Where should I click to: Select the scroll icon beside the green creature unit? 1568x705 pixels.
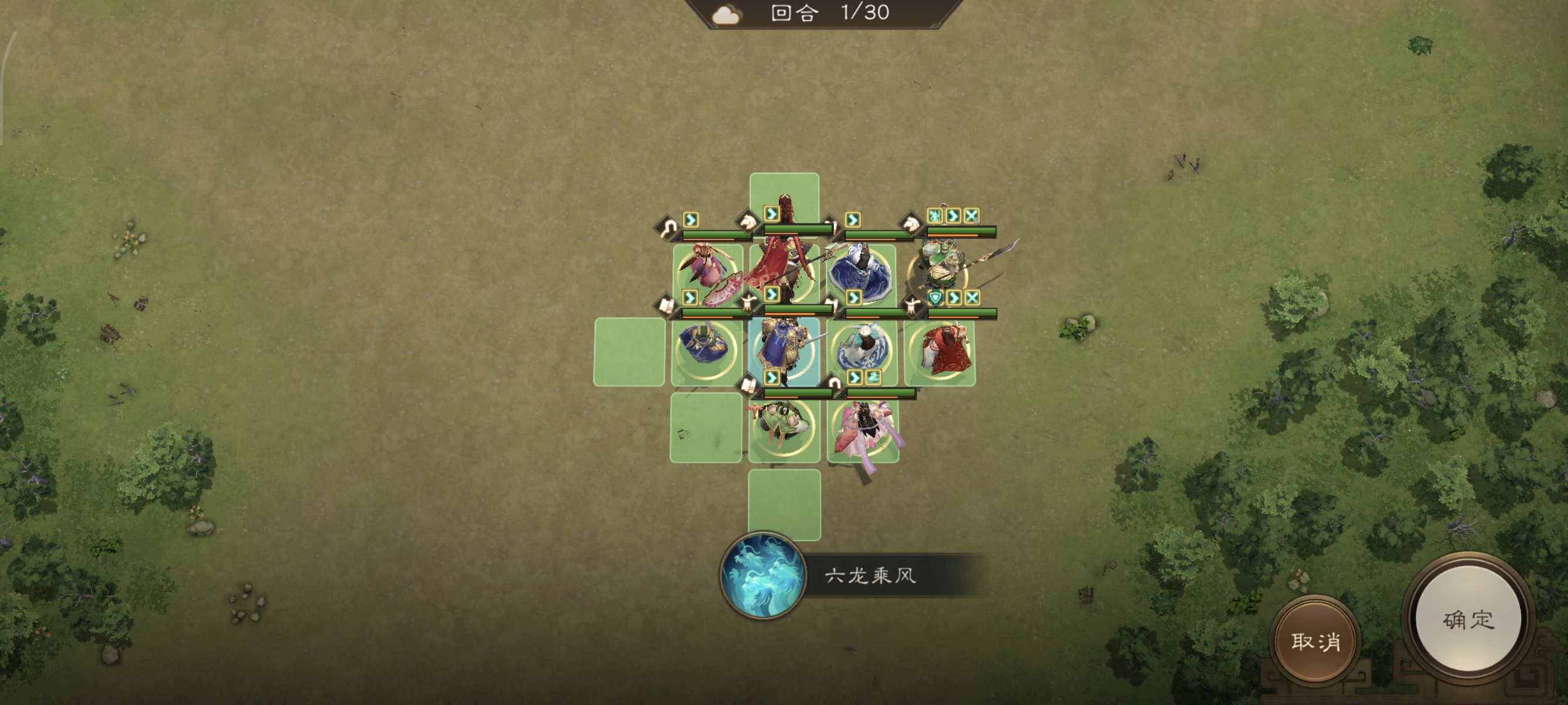tap(748, 386)
